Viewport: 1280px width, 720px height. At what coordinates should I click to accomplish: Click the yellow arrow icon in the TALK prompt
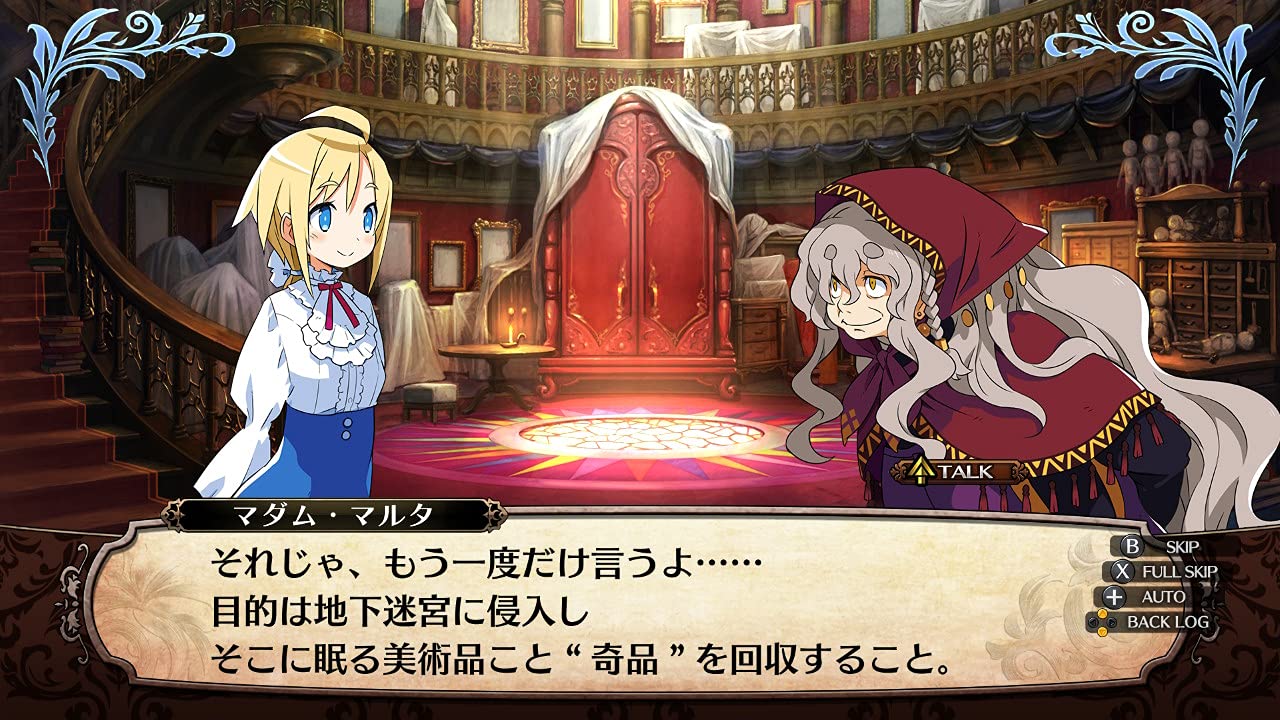click(921, 471)
